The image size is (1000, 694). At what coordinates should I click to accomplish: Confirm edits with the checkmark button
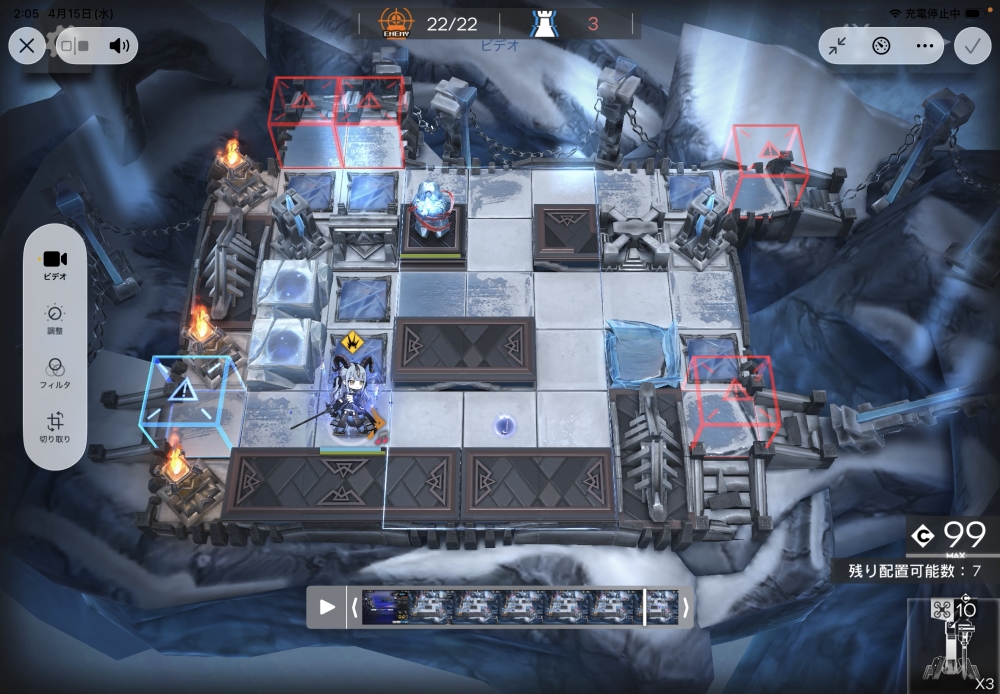(x=971, y=46)
